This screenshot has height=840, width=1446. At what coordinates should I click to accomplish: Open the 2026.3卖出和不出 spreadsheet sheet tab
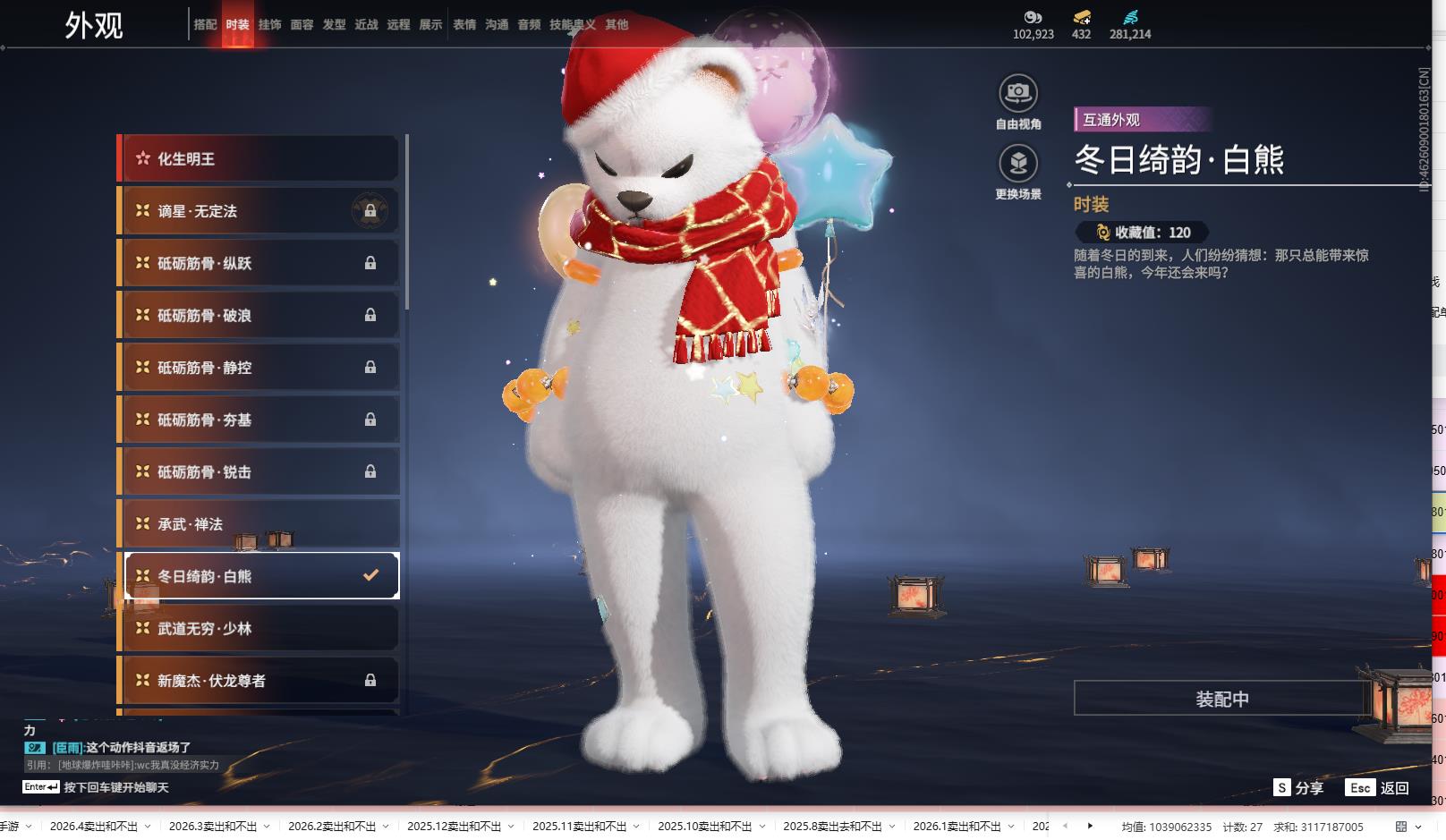pos(212,827)
